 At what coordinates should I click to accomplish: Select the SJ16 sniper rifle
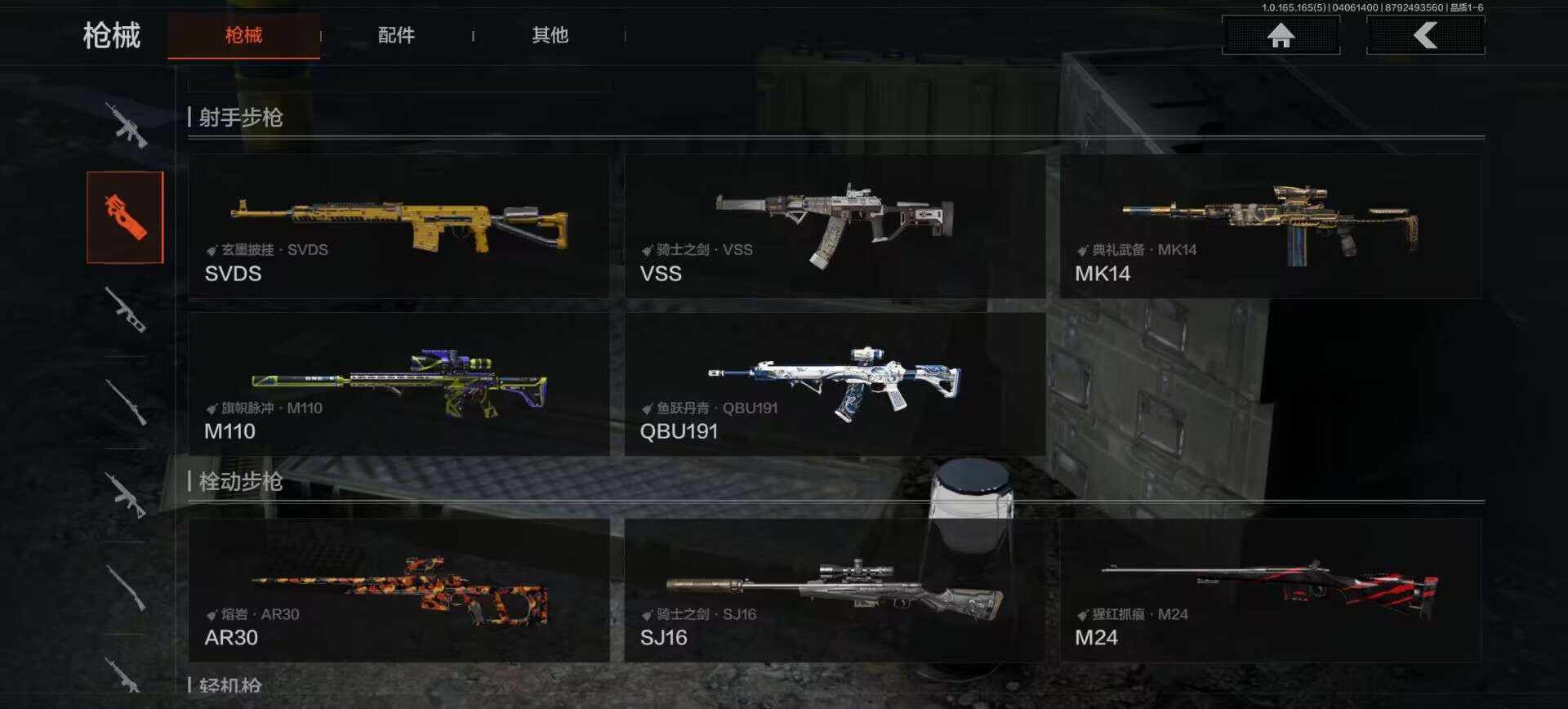click(x=834, y=590)
